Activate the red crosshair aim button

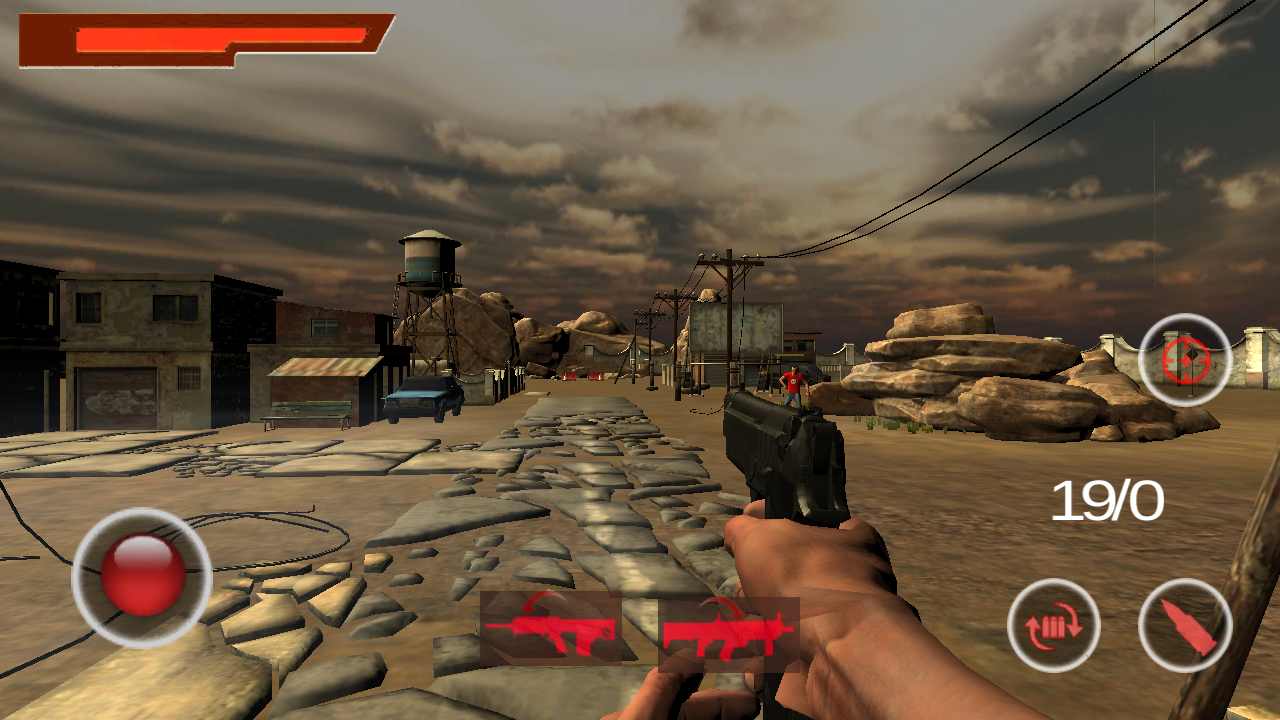(x=1186, y=360)
